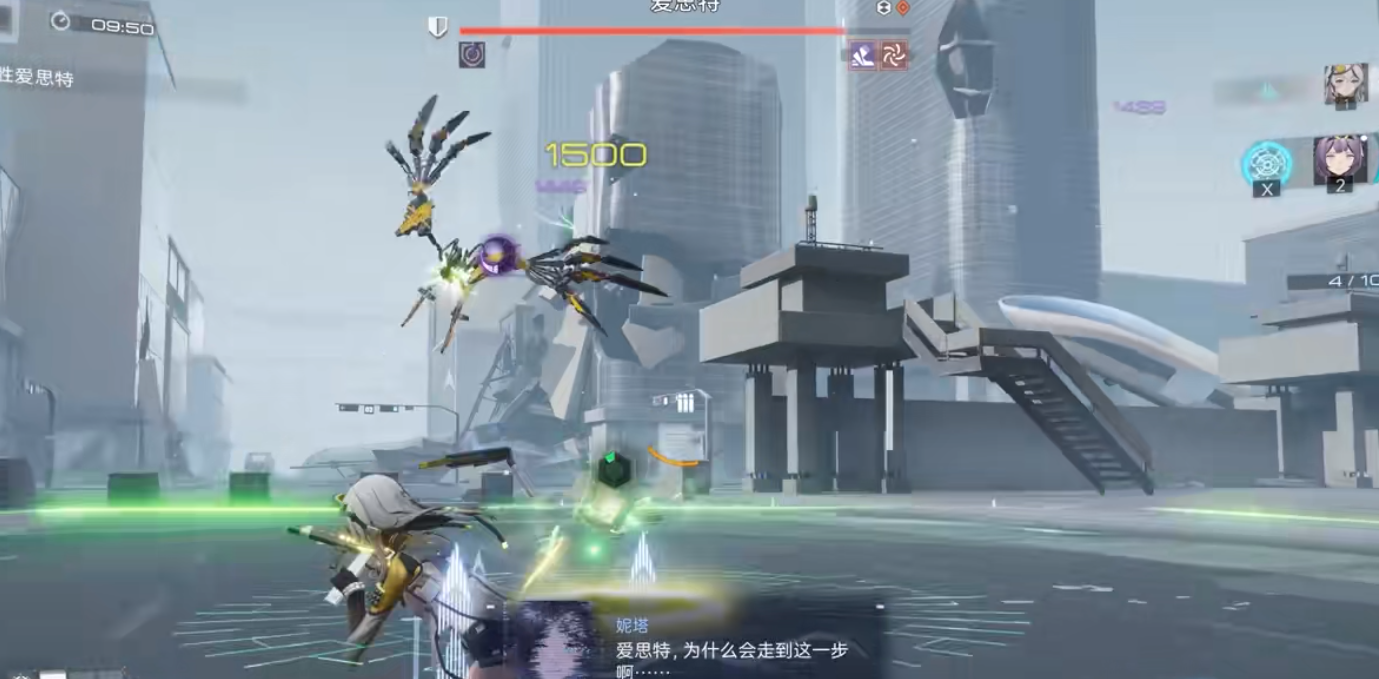Activate the cyan circular support skill

click(1267, 162)
